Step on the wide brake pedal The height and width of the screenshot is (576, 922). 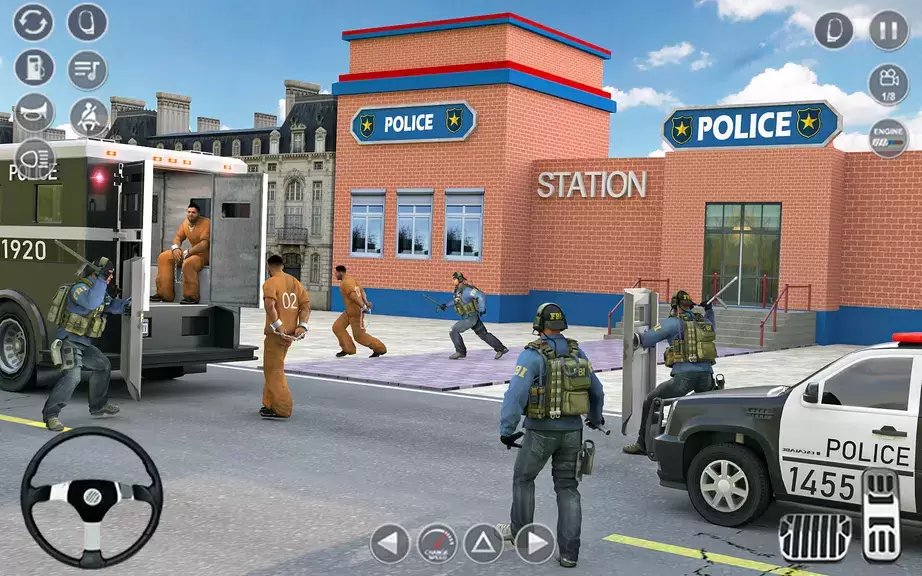[815, 536]
